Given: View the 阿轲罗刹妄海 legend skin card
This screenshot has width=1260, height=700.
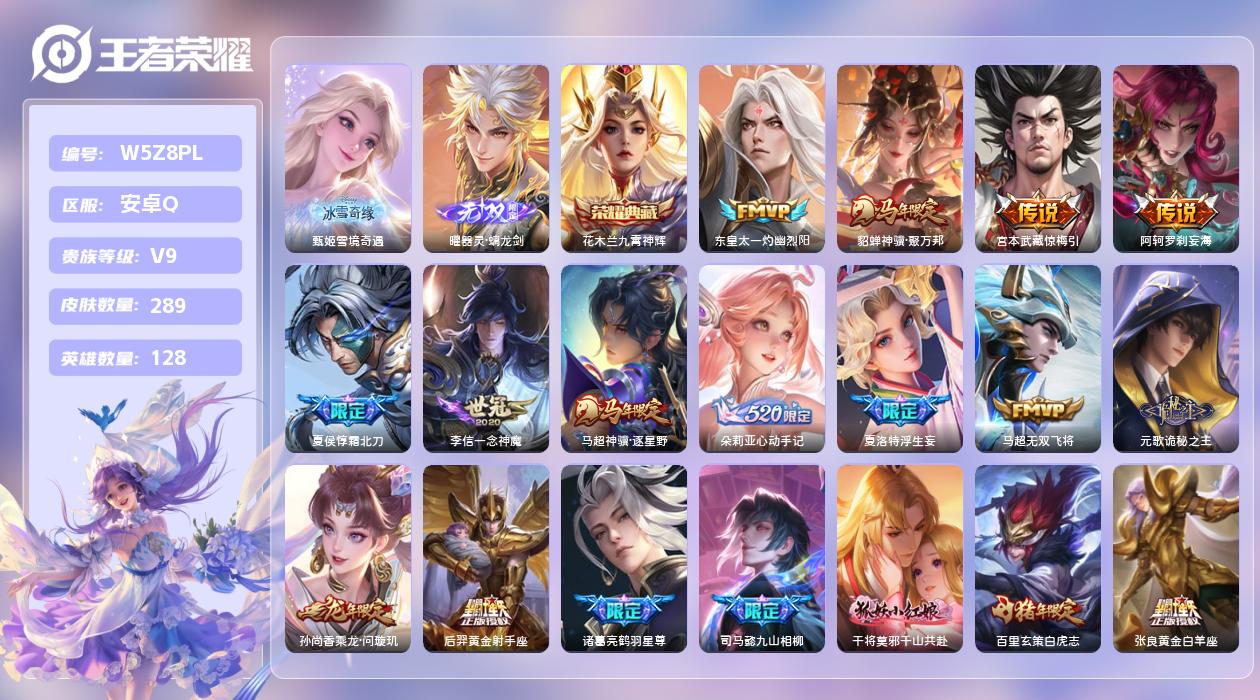Looking at the screenshot, I should pyautogui.click(x=1176, y=158).
